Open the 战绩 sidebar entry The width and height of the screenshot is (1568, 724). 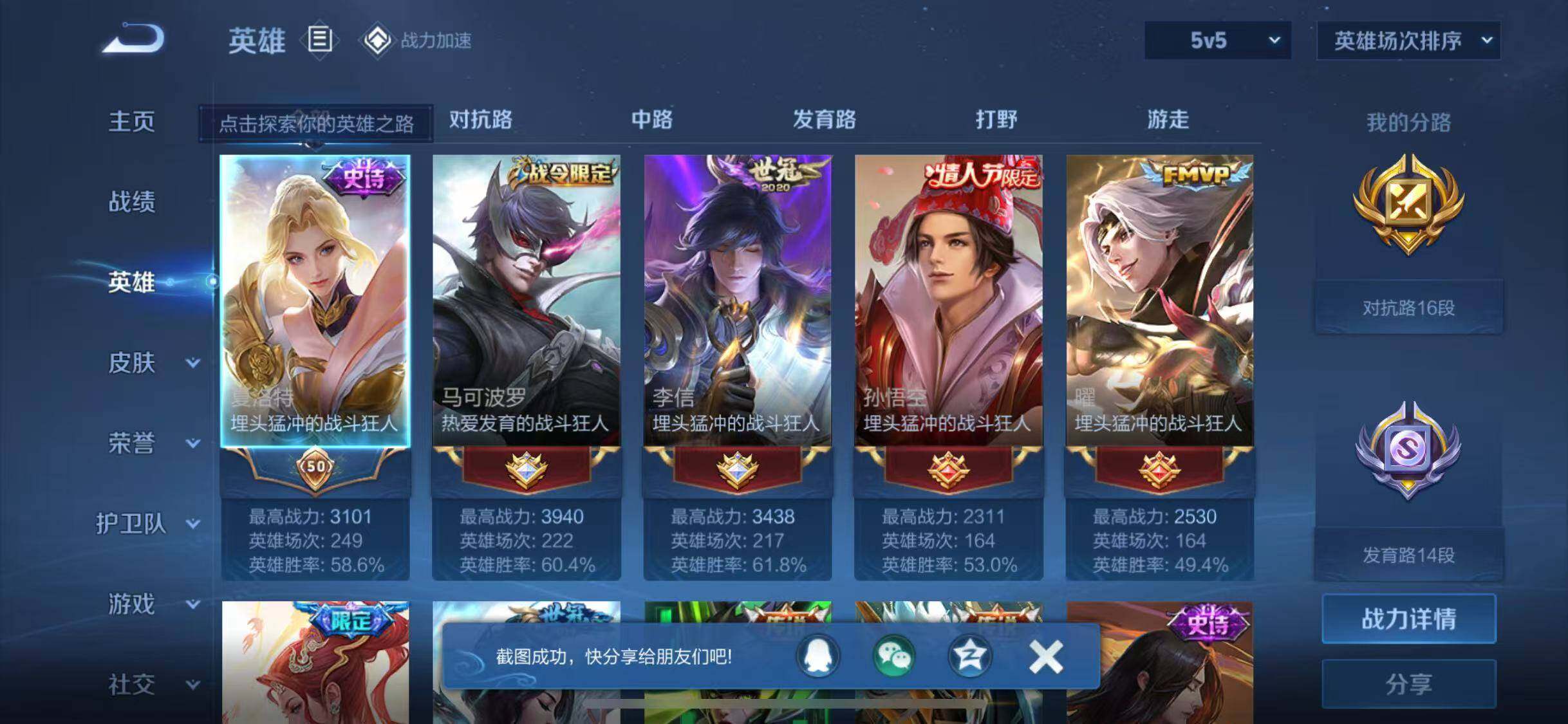coord(131,202)
